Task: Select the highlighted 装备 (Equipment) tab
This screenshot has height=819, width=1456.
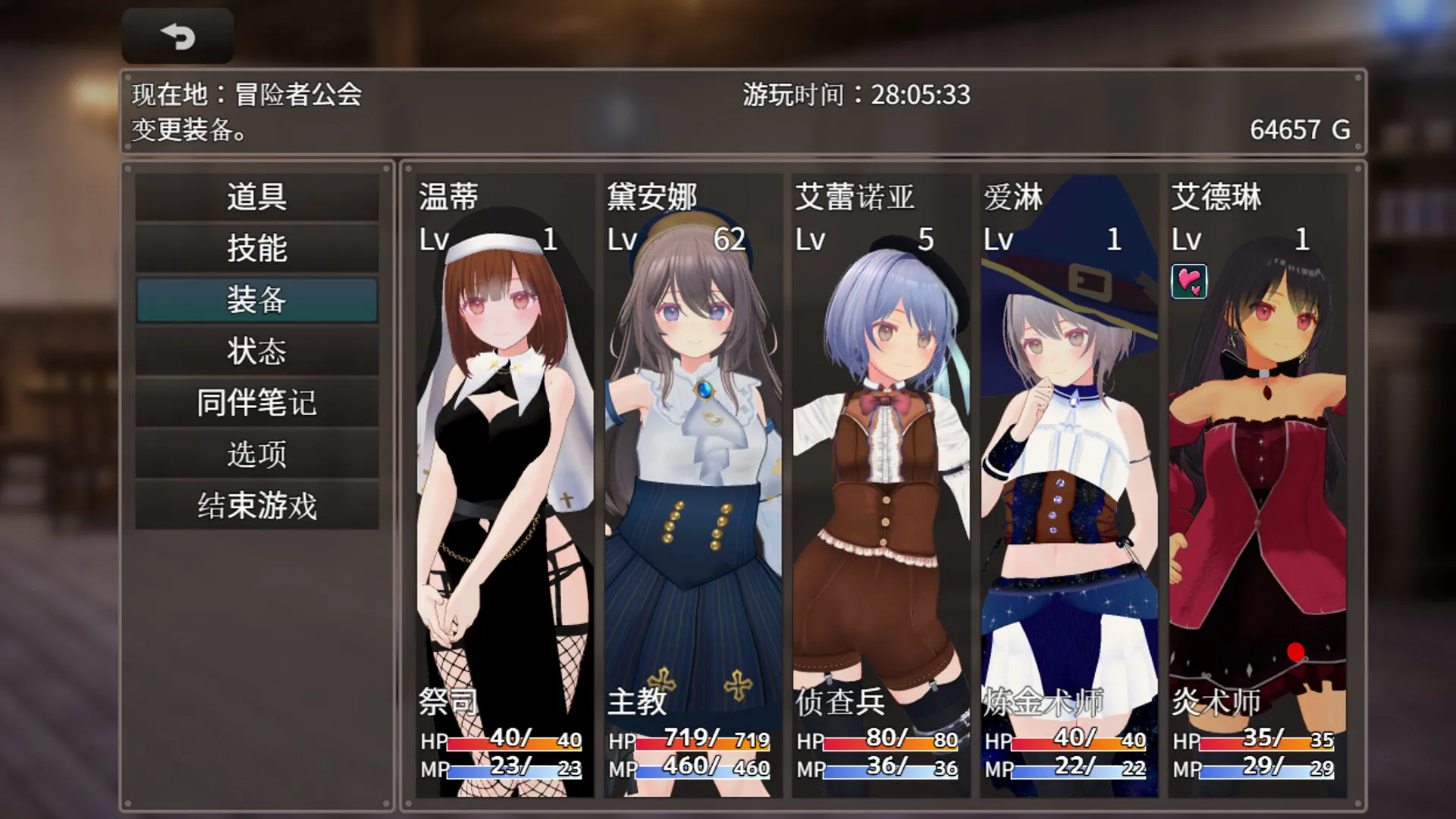Action: (x=256, y=300)
